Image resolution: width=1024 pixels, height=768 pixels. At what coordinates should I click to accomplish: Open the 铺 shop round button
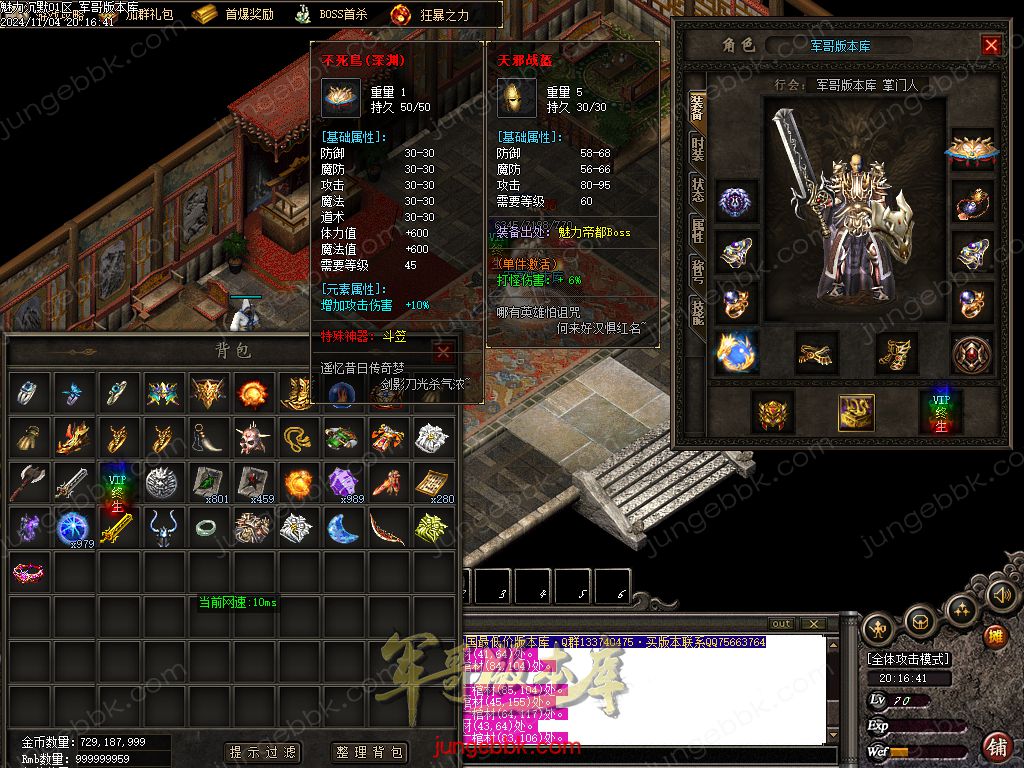[x=996, y=745]
